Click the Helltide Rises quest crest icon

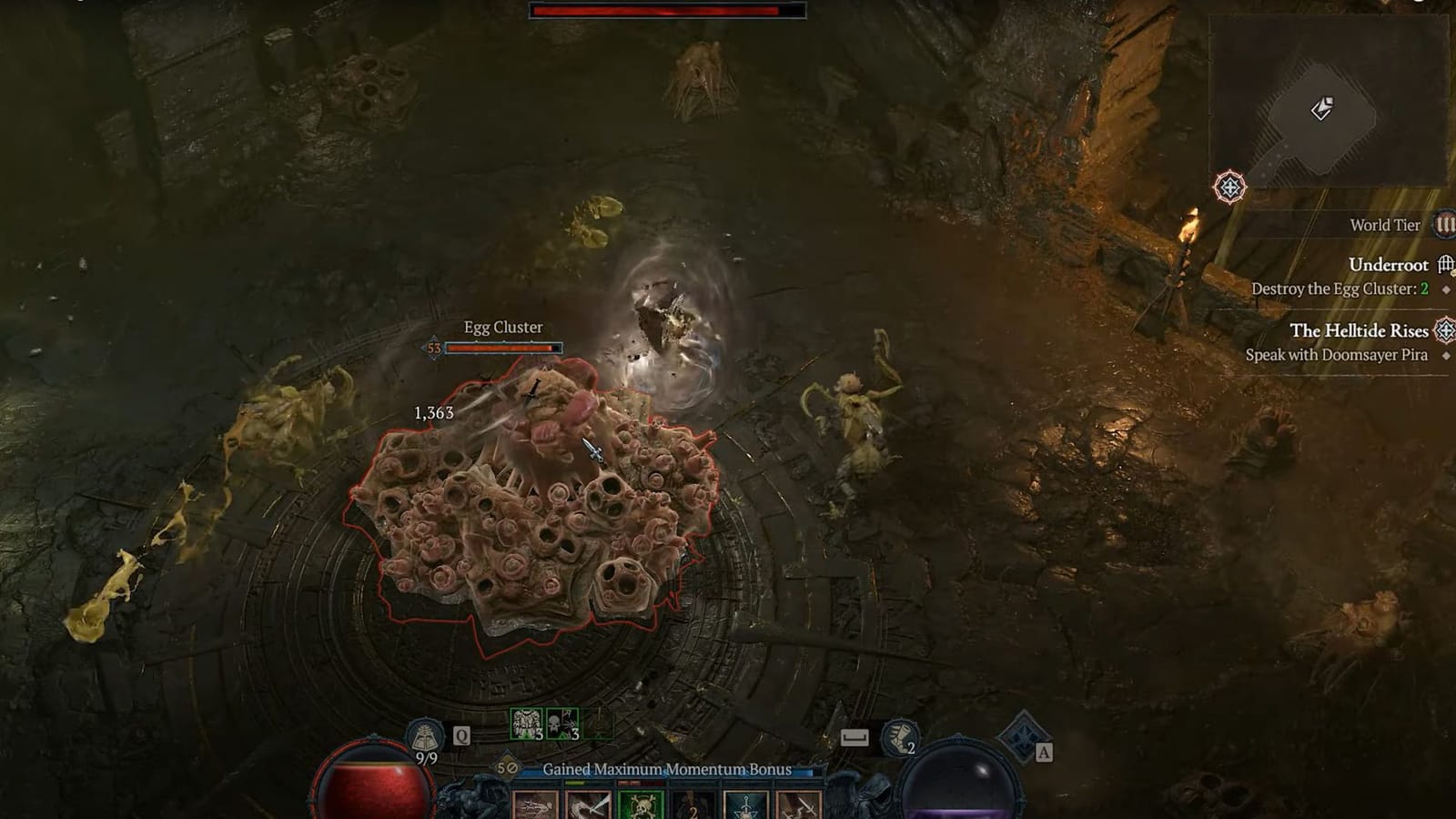[x=1444, y=331]
